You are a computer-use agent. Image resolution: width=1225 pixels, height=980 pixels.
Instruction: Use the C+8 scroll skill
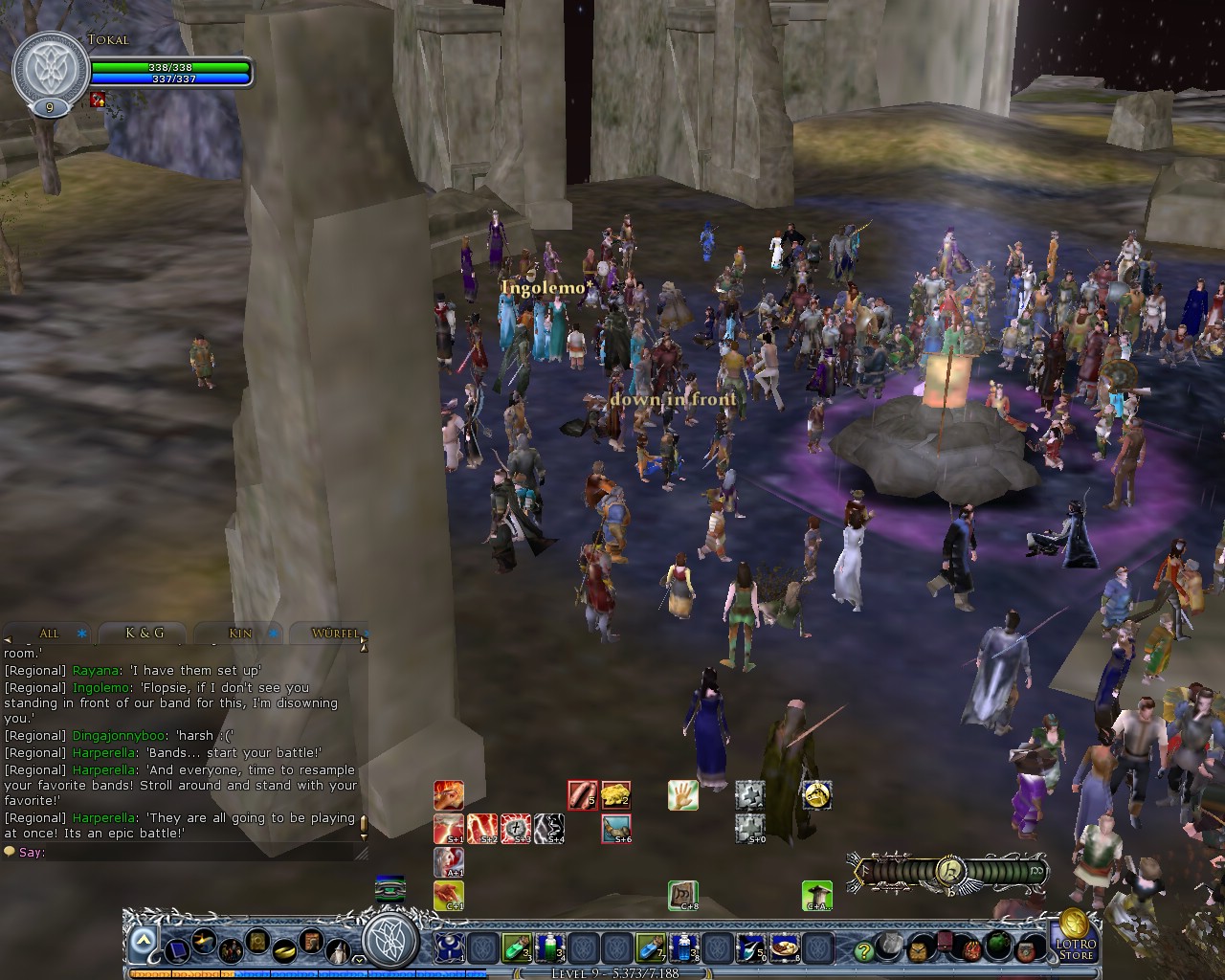point(682,896)
